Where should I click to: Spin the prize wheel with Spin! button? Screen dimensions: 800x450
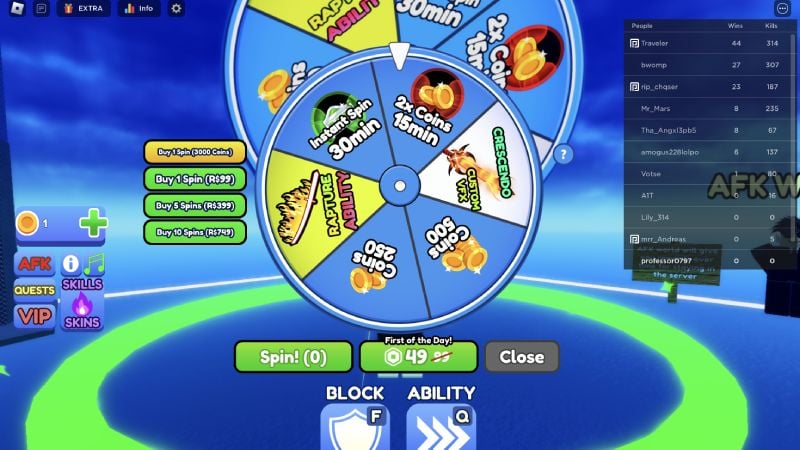(294, 356)
